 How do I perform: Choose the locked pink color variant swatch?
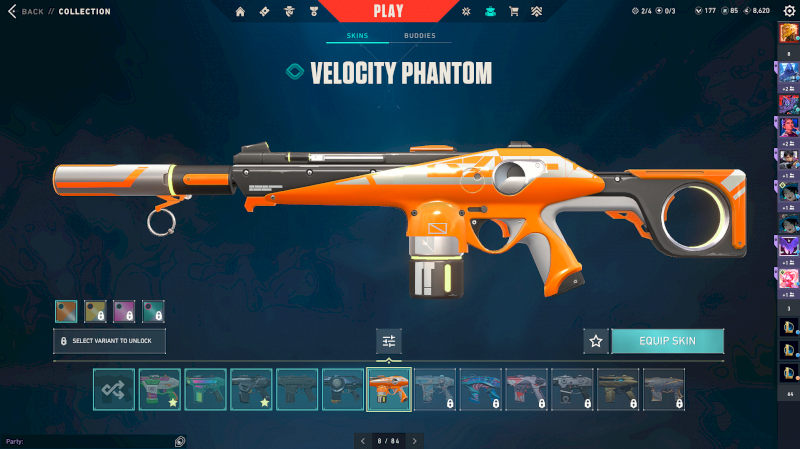[x=124, y=311]
